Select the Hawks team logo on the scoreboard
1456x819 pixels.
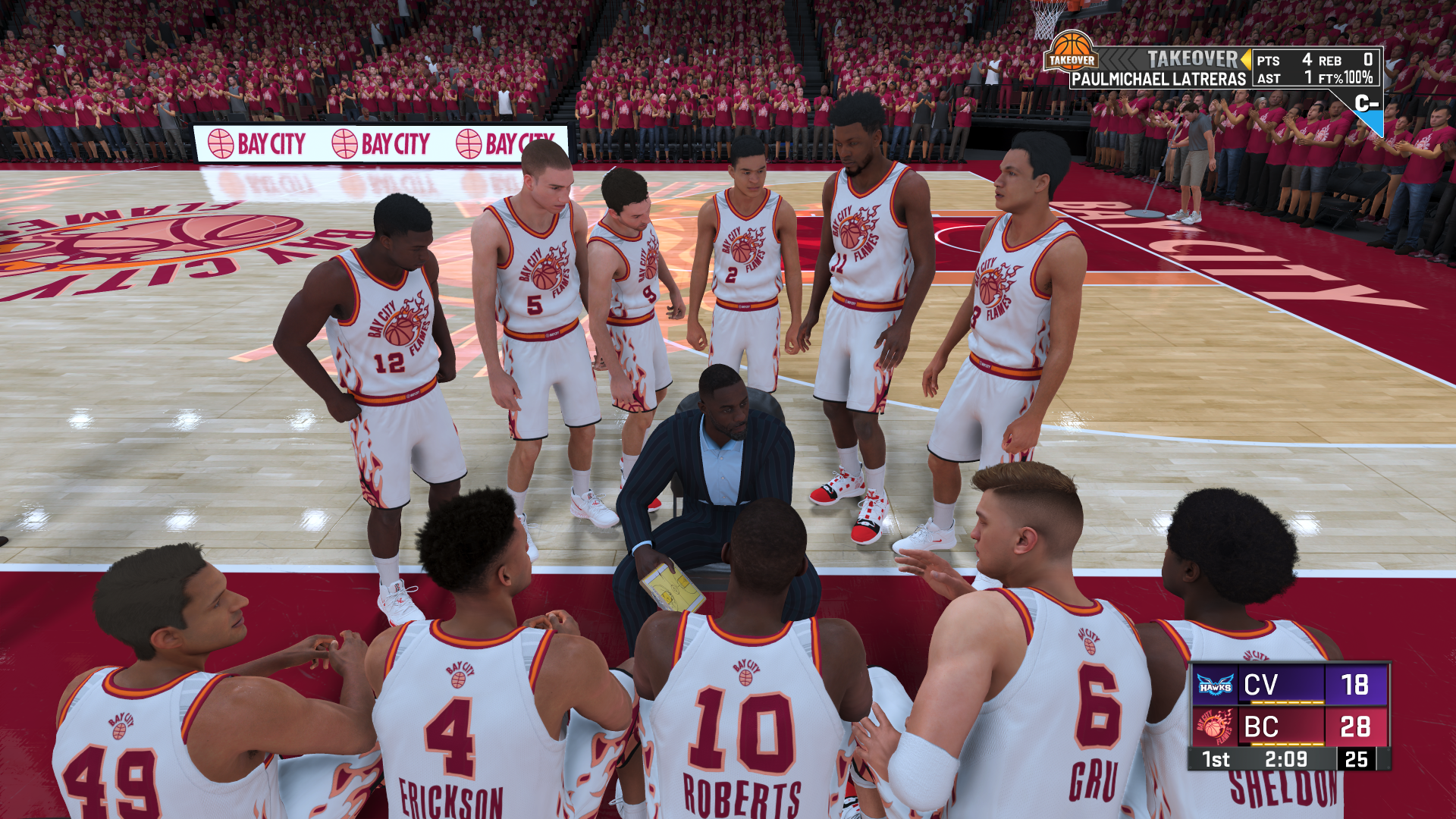1214,685
